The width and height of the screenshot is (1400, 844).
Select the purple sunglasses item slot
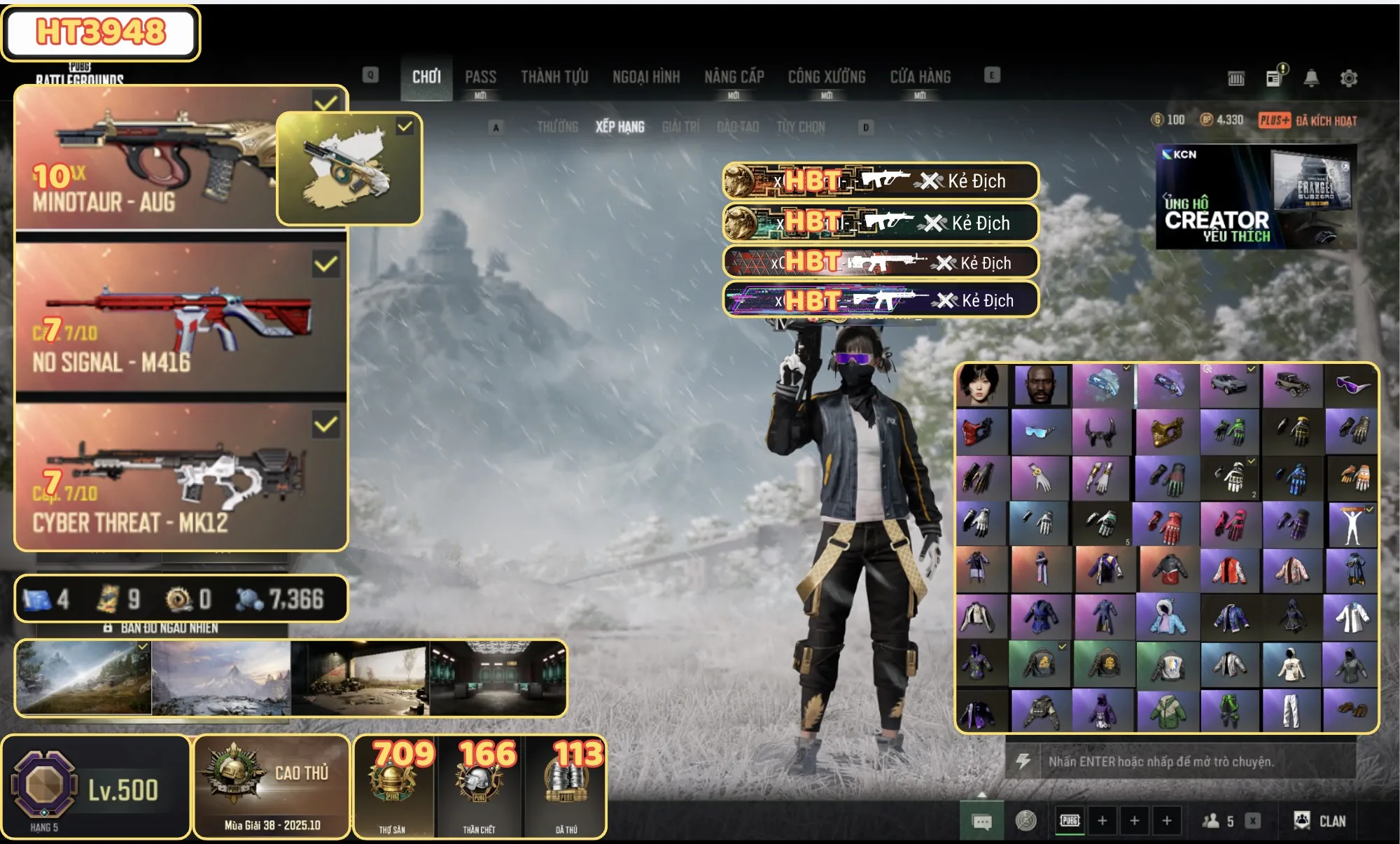tap(1351, 385)
